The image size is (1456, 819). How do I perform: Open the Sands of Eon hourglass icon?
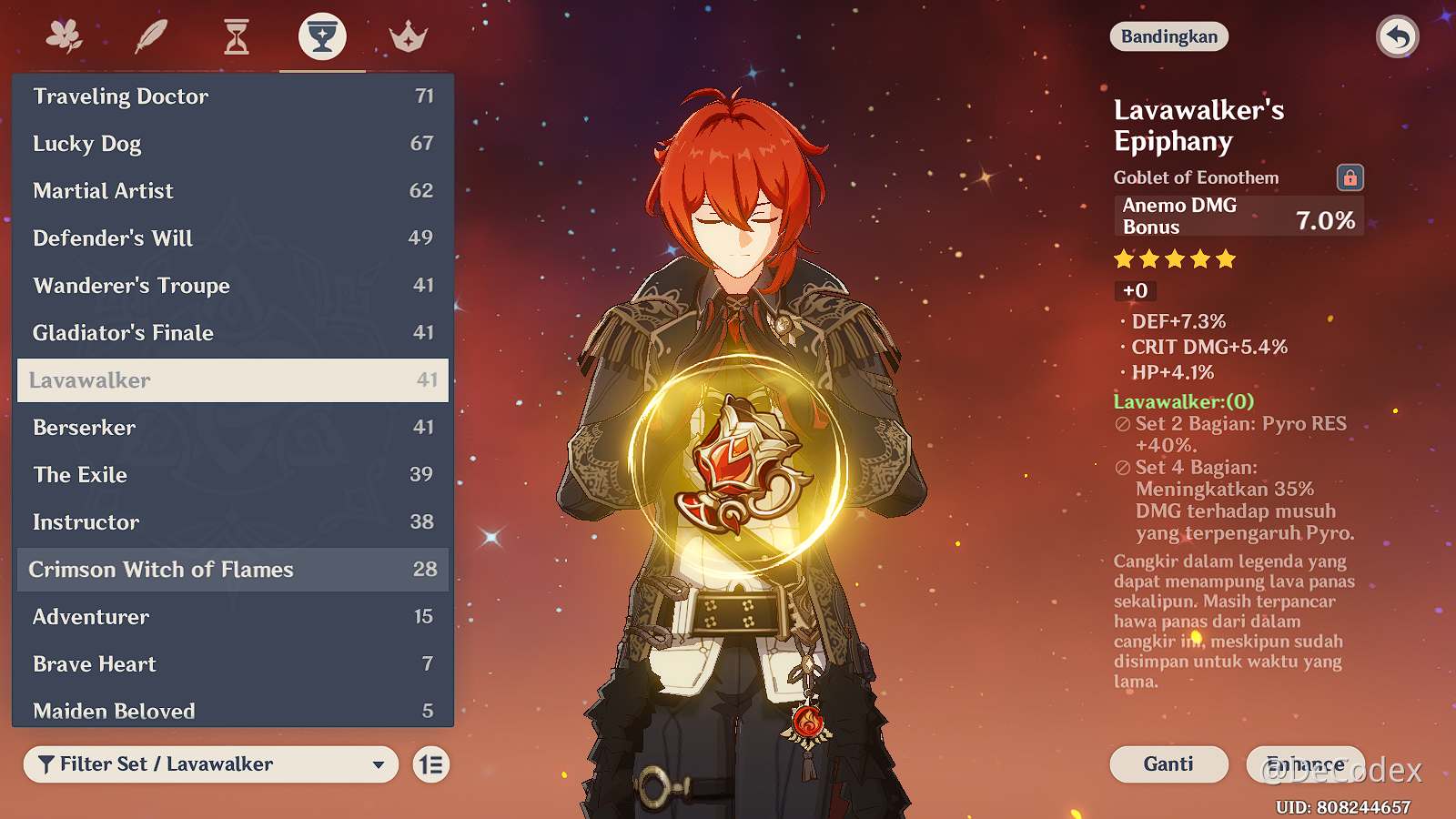pos(235,36)
